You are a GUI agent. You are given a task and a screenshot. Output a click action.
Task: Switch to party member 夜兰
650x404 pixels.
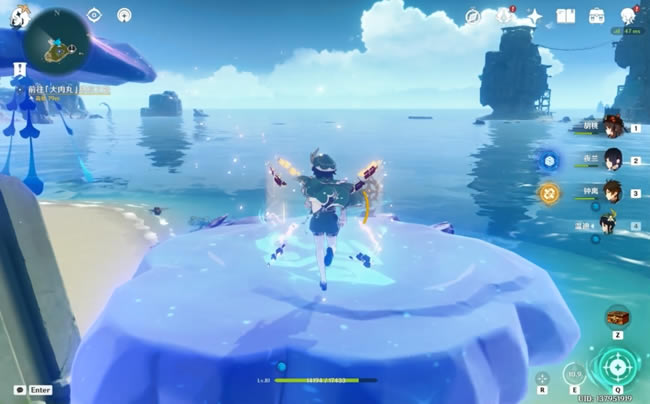point(611,160)
